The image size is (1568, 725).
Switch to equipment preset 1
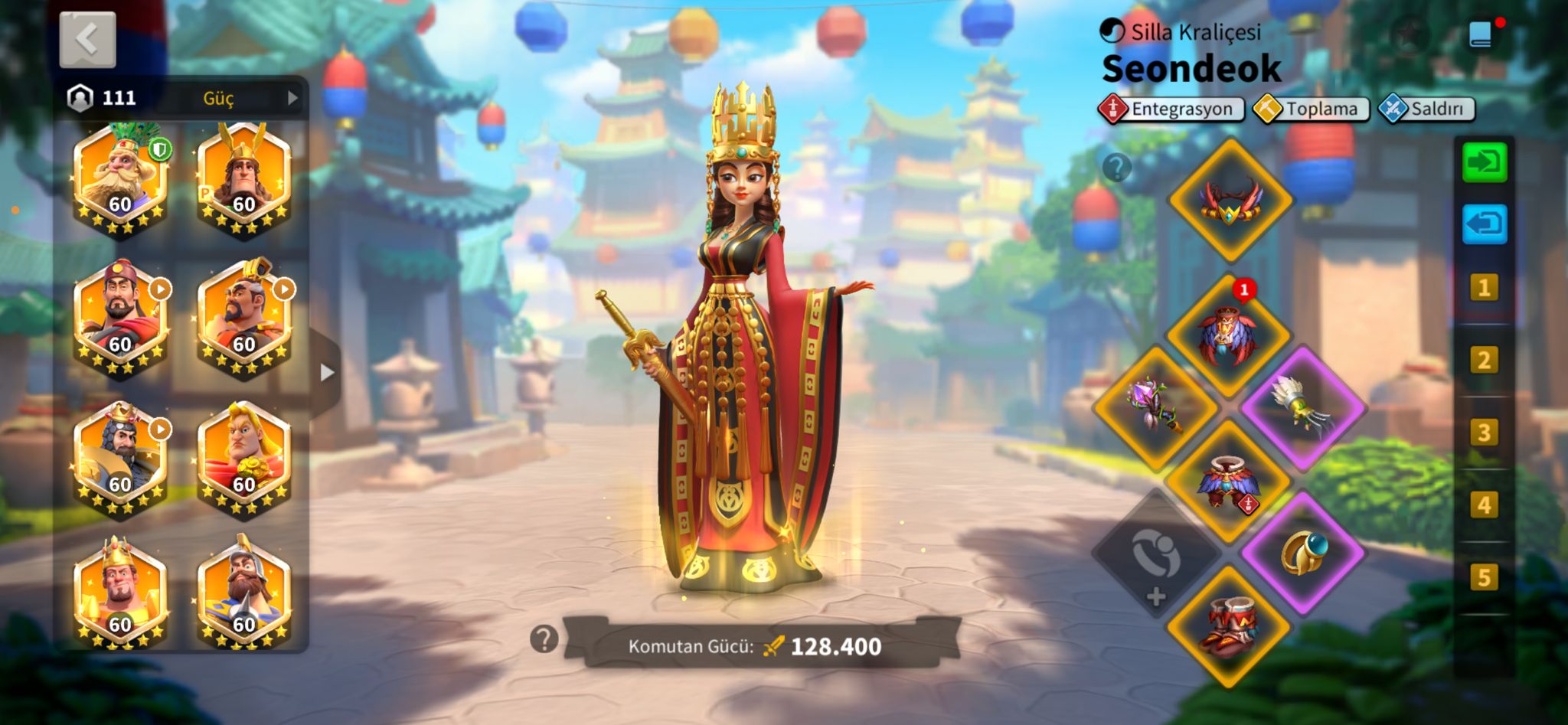(1484, 288)
